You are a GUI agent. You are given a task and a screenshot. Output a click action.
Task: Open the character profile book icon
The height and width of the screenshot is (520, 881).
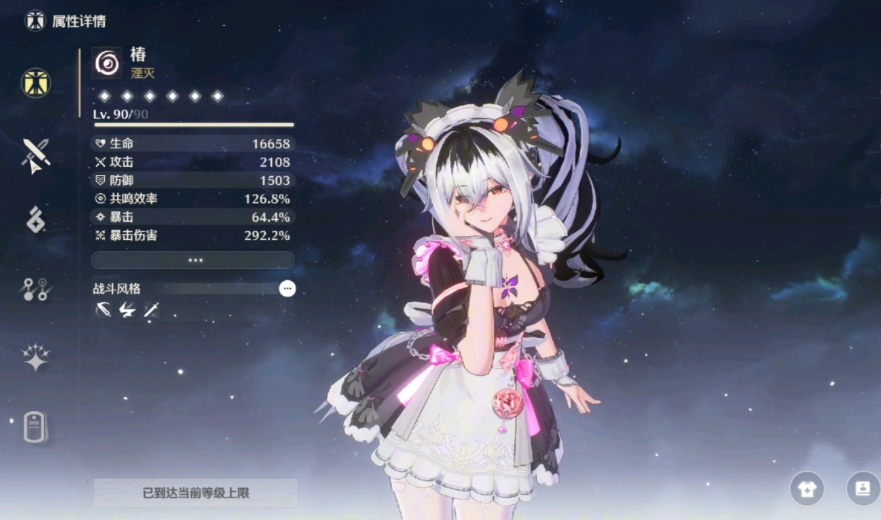coord(860,488)
